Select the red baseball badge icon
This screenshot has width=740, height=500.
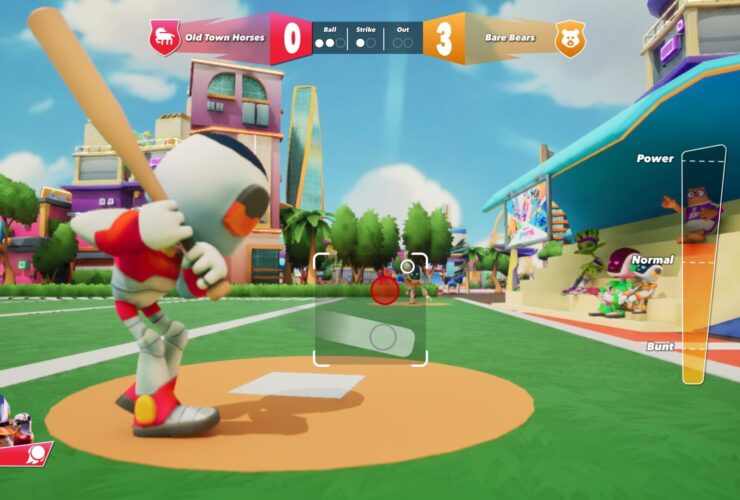(x=36, y=455)
